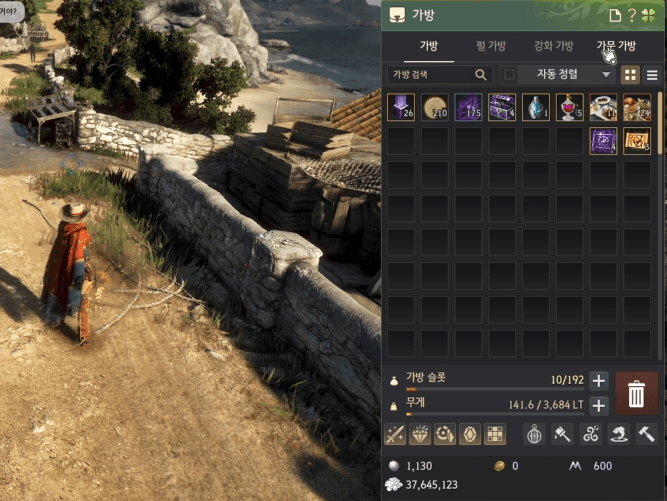
Task: Switch to the 펄 가방 tab
Action: coord(490,46)
